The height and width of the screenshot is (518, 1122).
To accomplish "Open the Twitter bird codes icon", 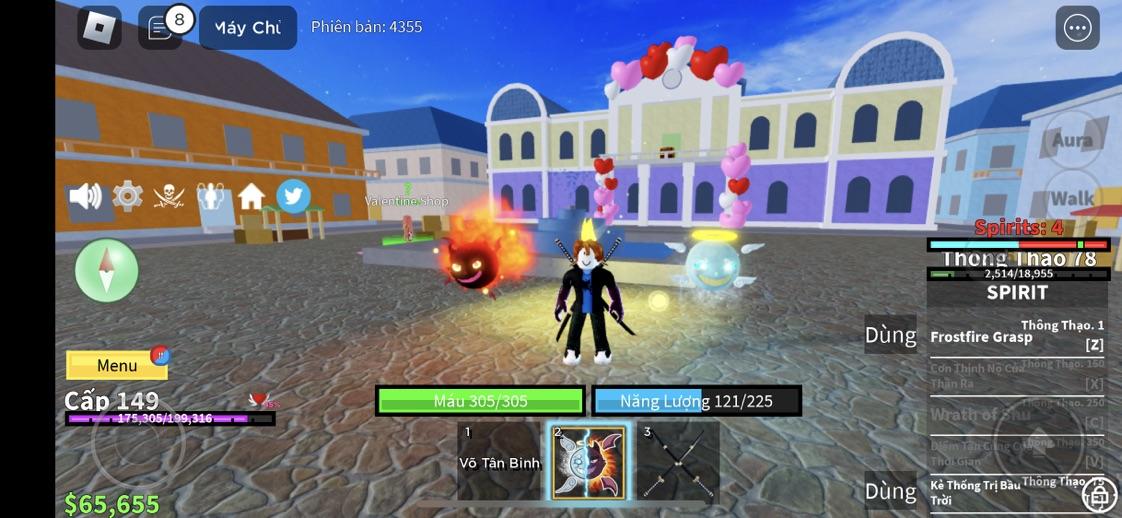I will [293, 196].
